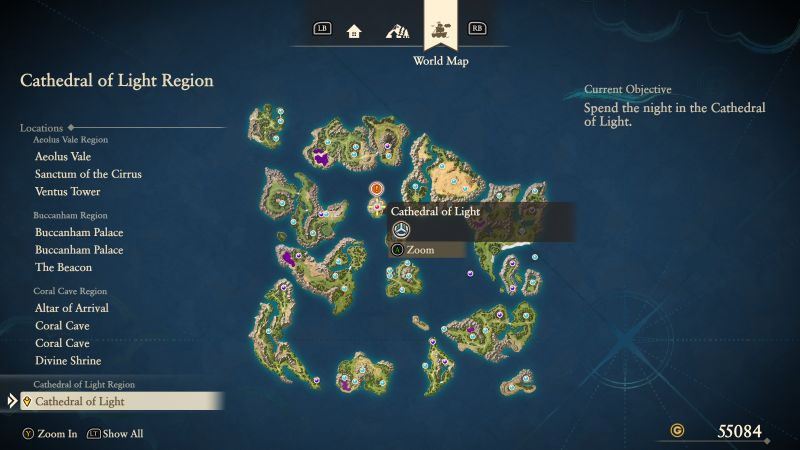800x450 pixels.
Task: Select the World Map ship tab
Action: (439, 29)
